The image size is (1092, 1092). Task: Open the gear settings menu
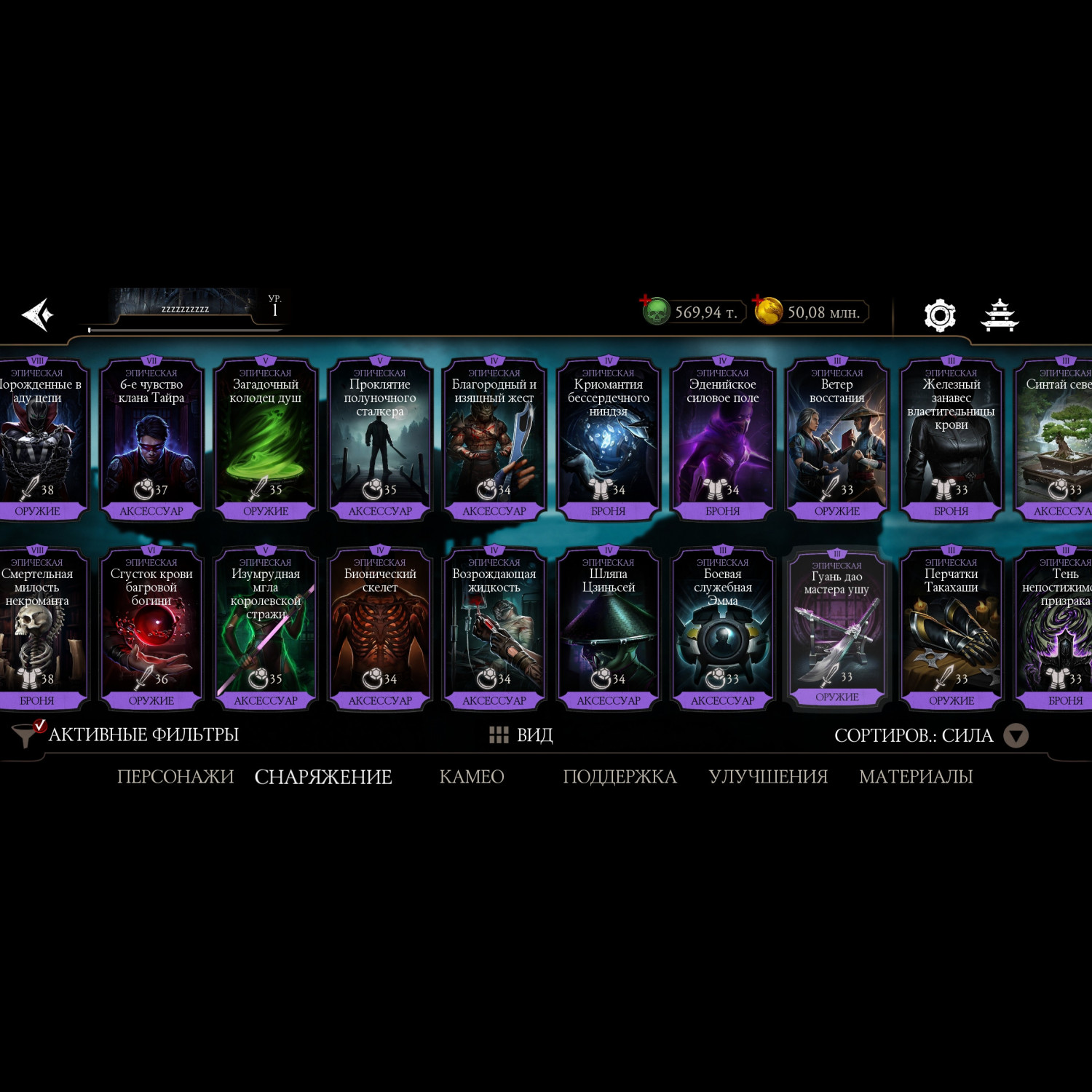click(939, 315)
